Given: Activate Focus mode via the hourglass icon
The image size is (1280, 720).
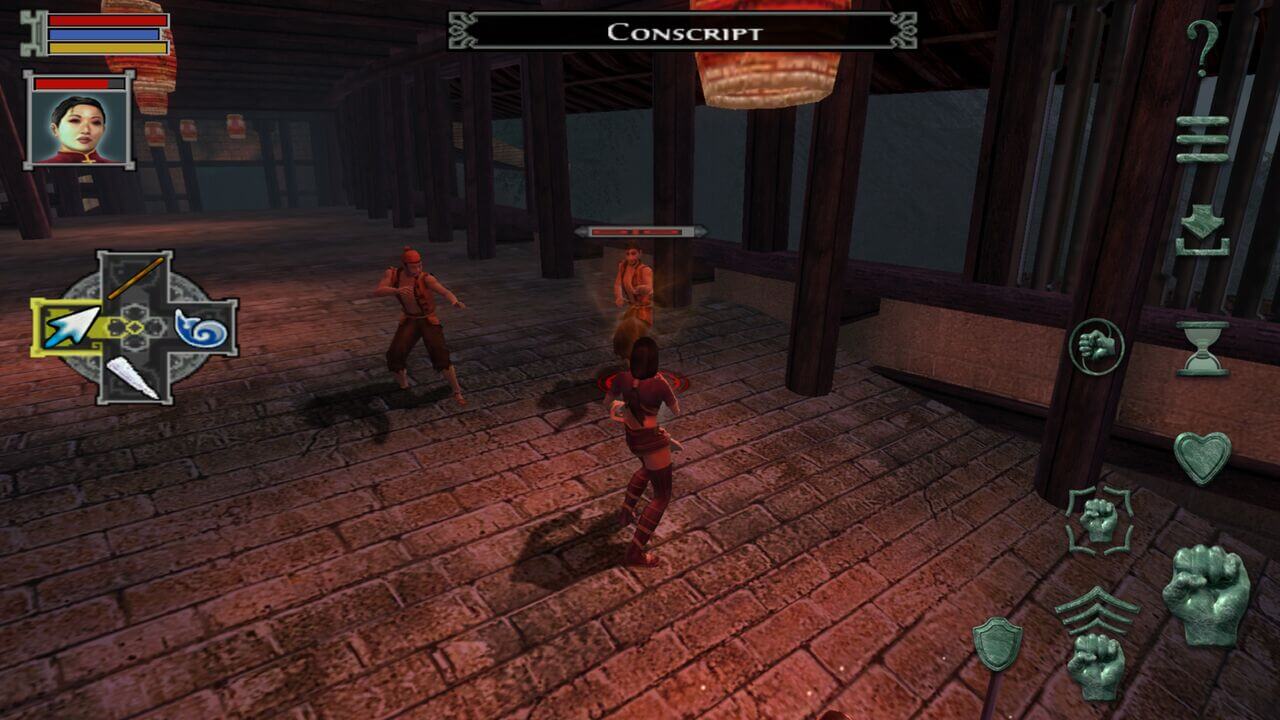Looking at the screenshot, I should click(x=1205, y=345).
